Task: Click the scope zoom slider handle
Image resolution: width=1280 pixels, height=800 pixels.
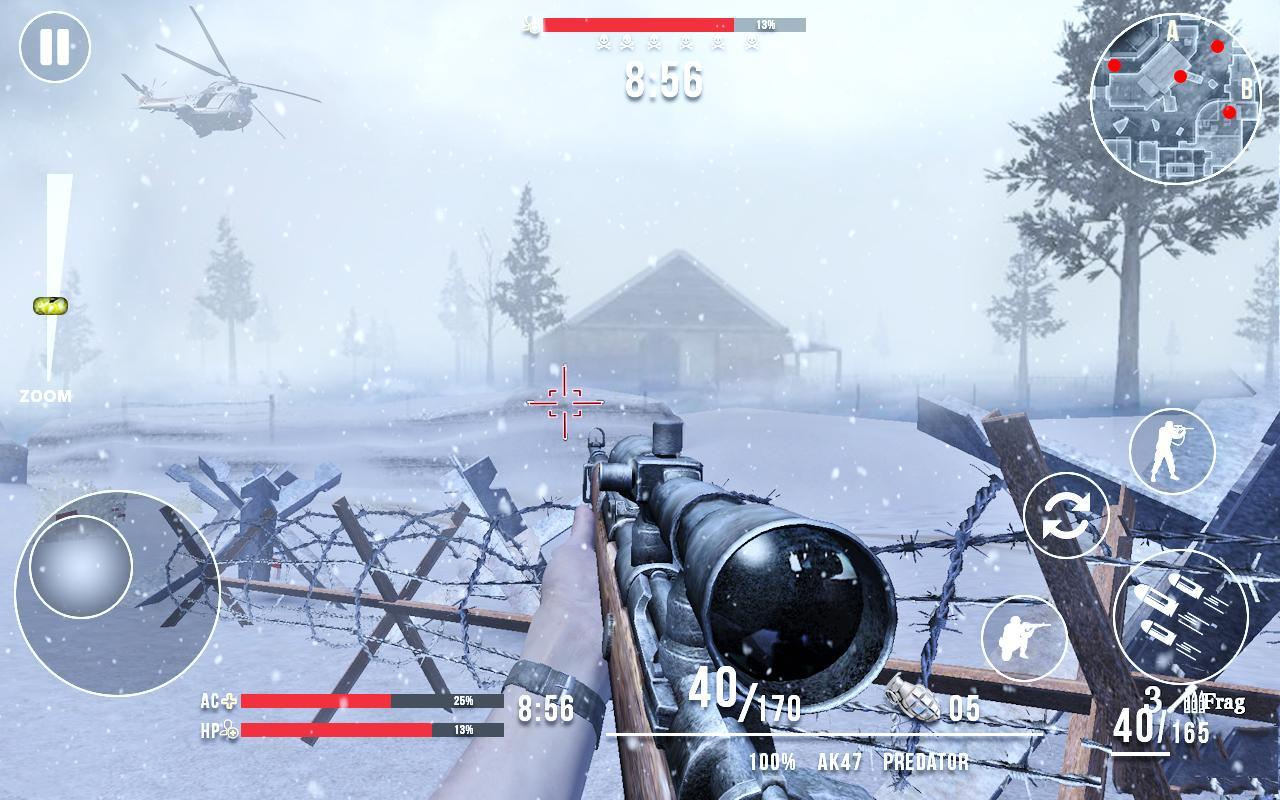Action: click(50, 306)
